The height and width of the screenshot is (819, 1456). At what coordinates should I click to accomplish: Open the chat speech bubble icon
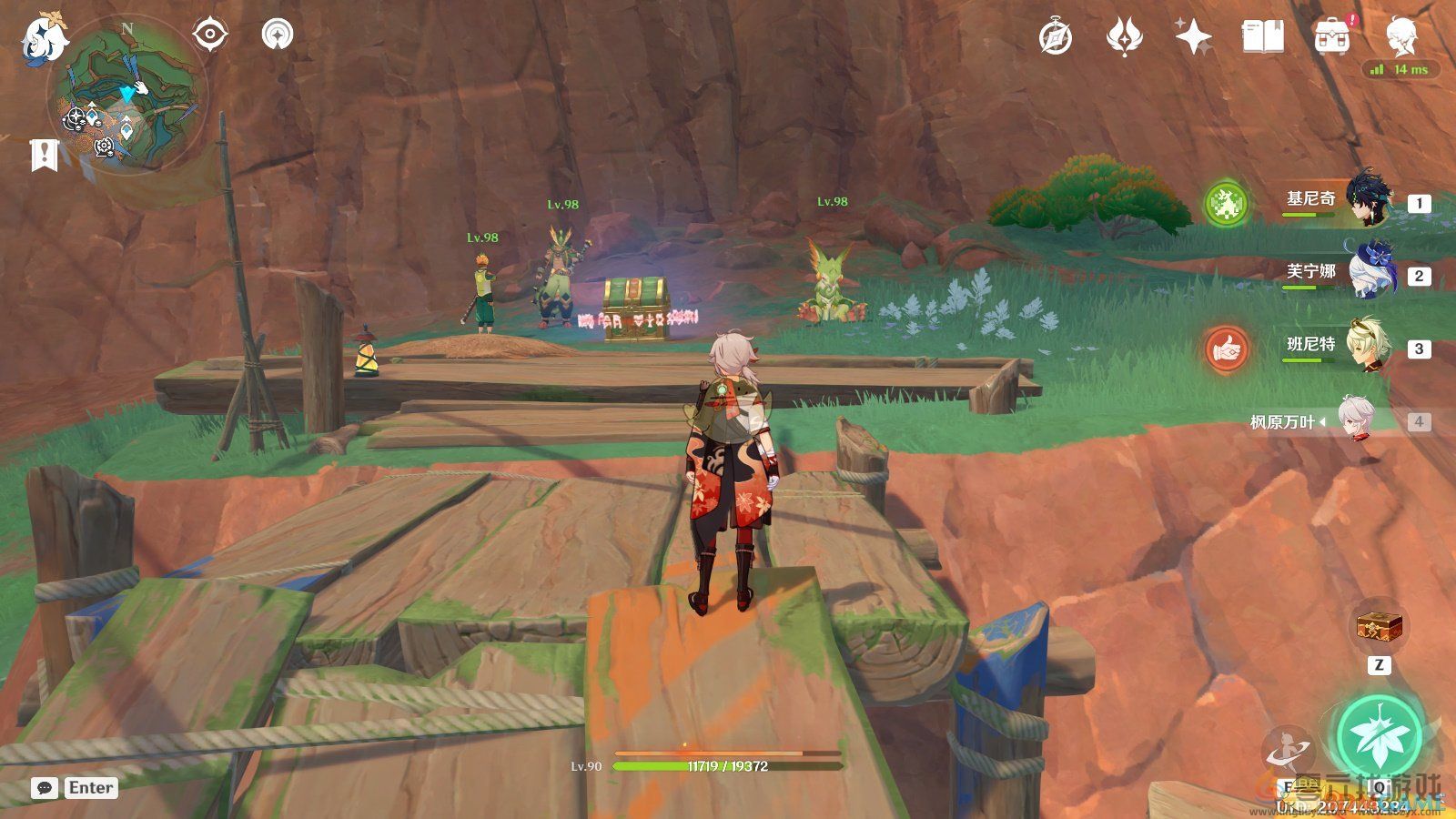[44, 788]
